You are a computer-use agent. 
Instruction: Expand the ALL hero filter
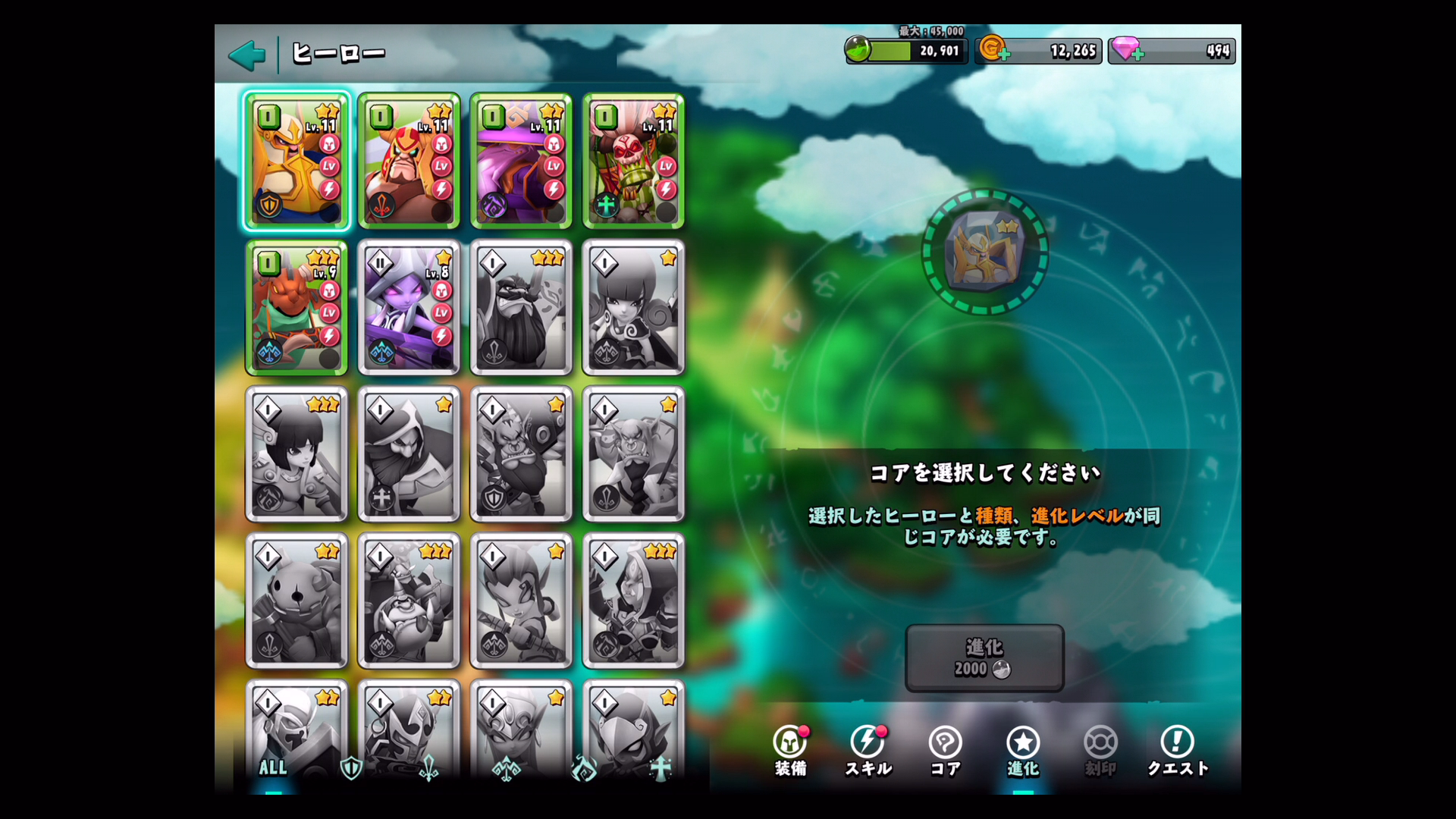(273, 768)
